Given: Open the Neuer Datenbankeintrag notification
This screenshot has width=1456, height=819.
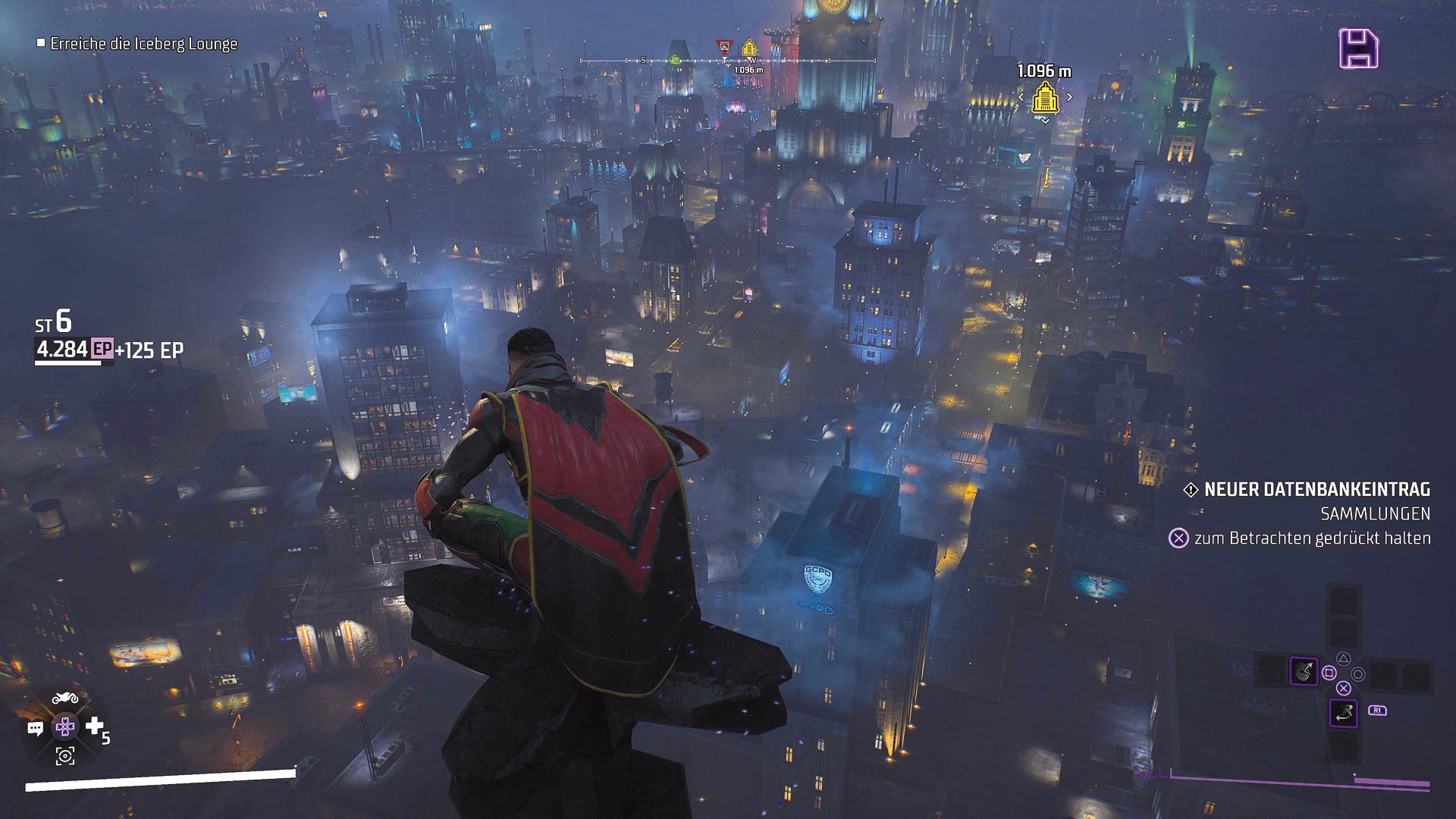Looking at the screenshot, I should (x=1316, y=490).
